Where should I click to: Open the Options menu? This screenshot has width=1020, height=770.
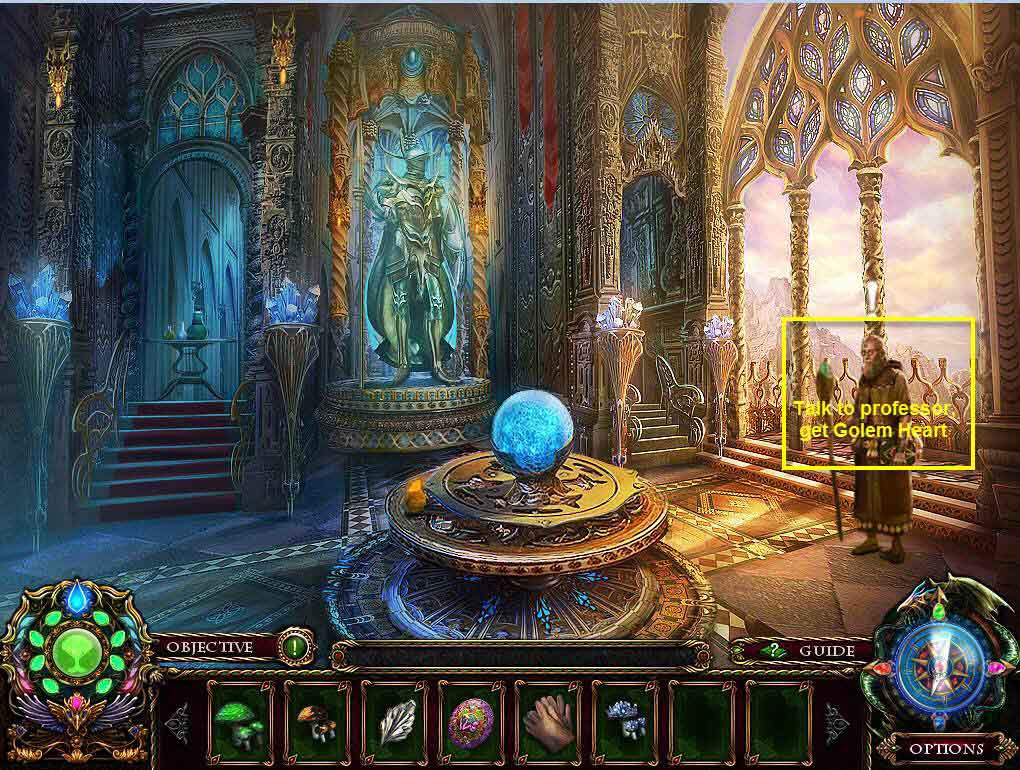[945, 748]
